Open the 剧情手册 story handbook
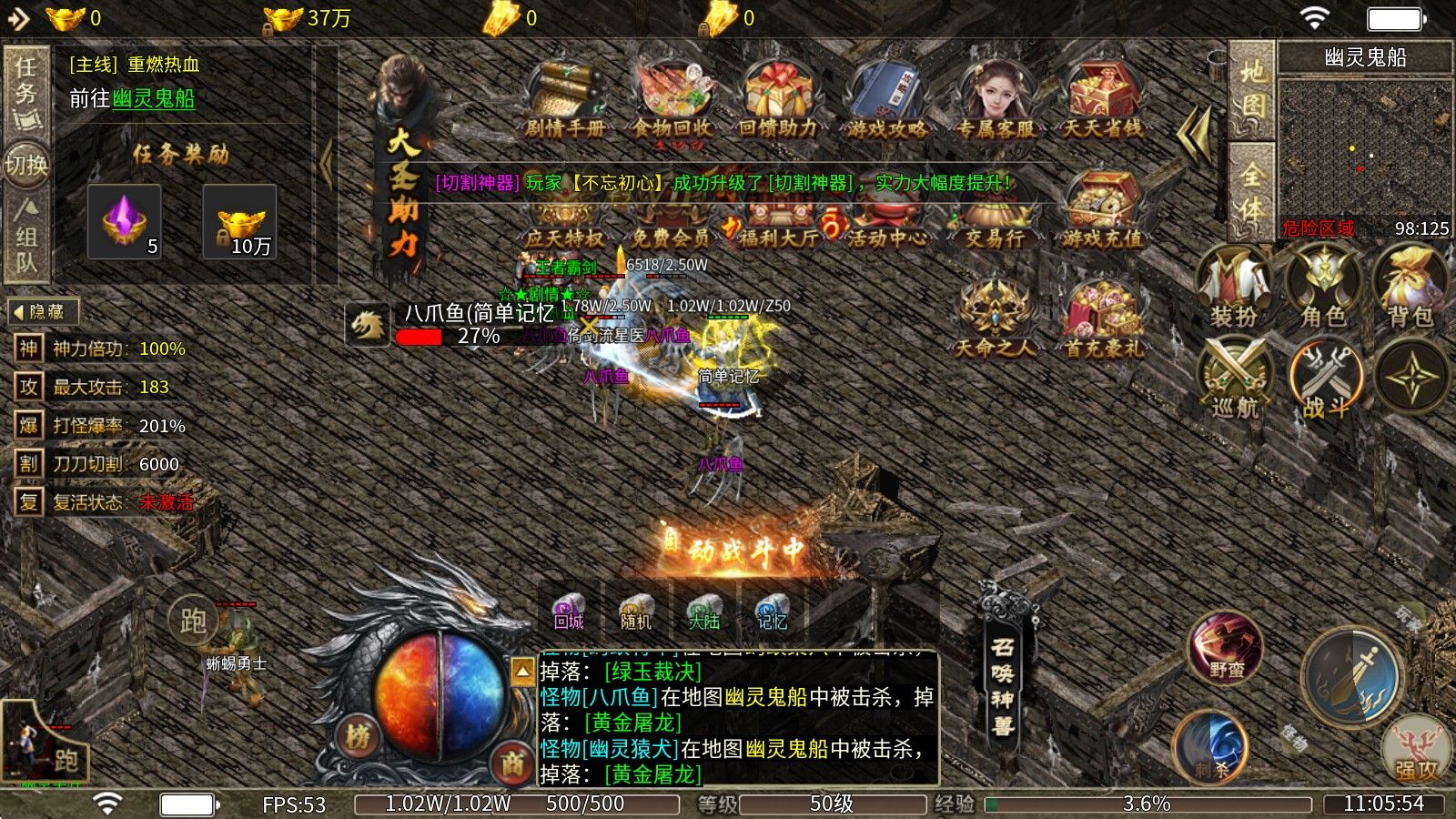The image size is (1456, 819). [x=564, y=98]
